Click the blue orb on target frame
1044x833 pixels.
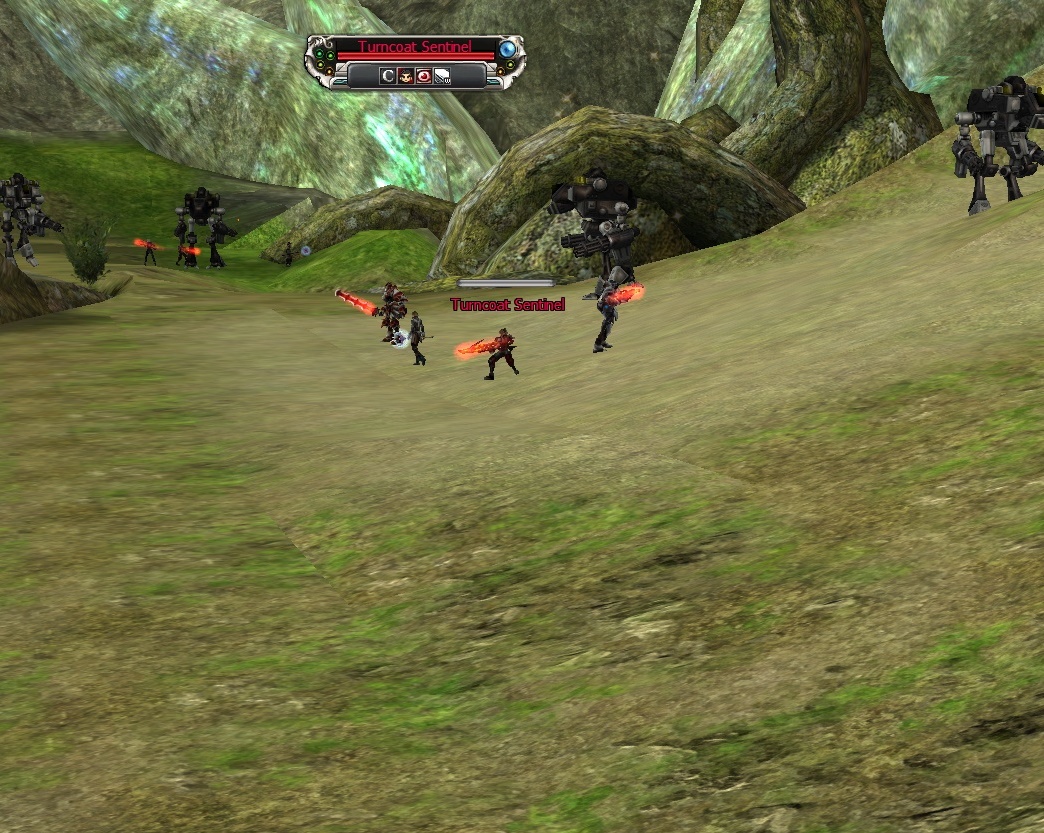(508, 48)
